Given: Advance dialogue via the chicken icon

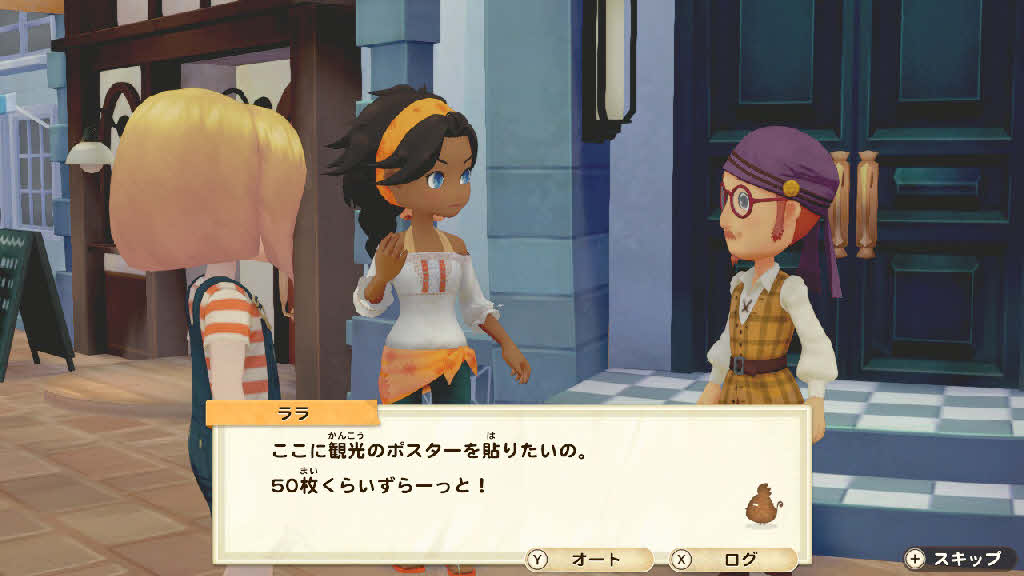Looking at the screenshot, I should coord(762,506).
